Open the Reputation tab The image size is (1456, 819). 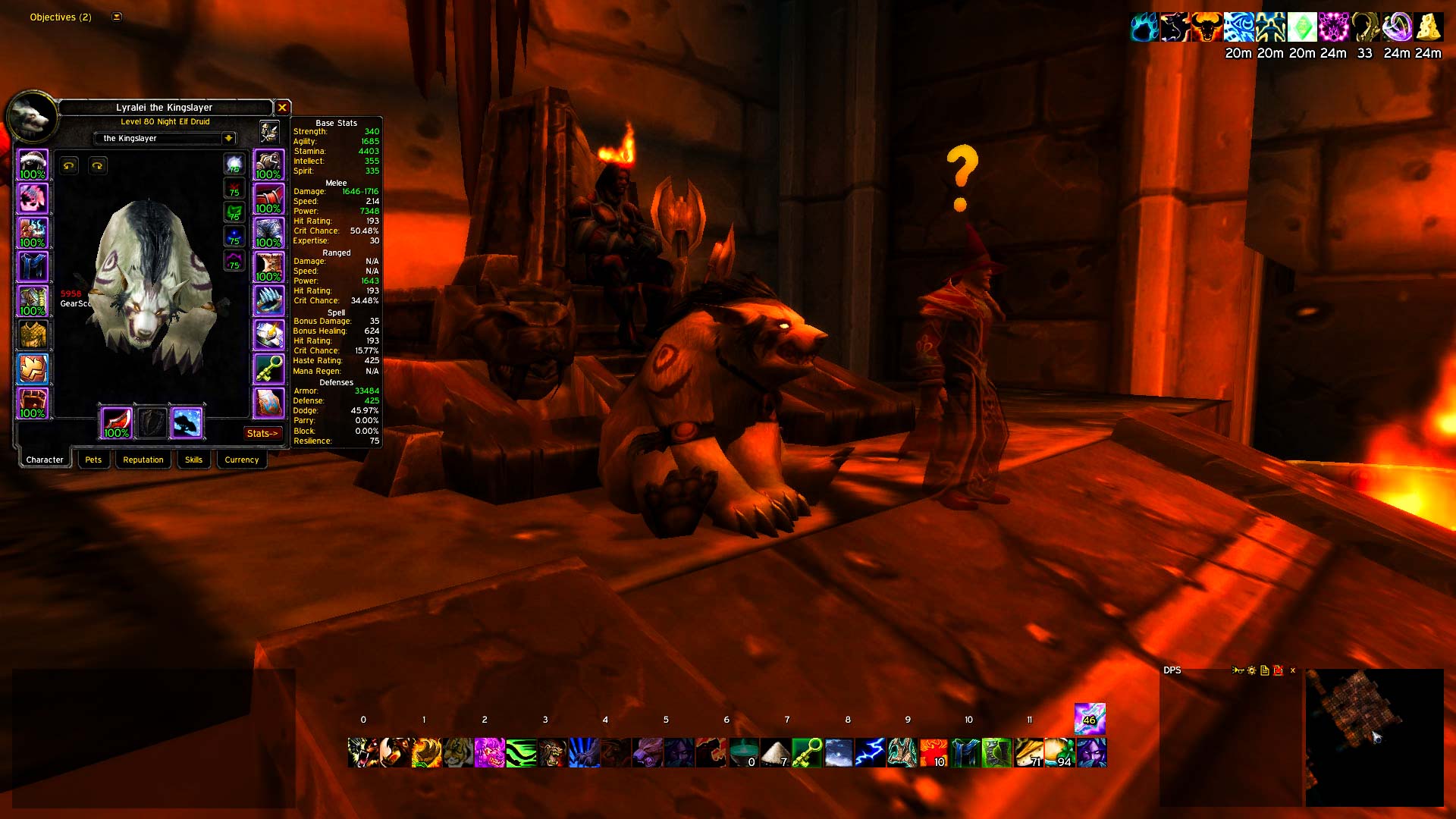coord(143,460)
